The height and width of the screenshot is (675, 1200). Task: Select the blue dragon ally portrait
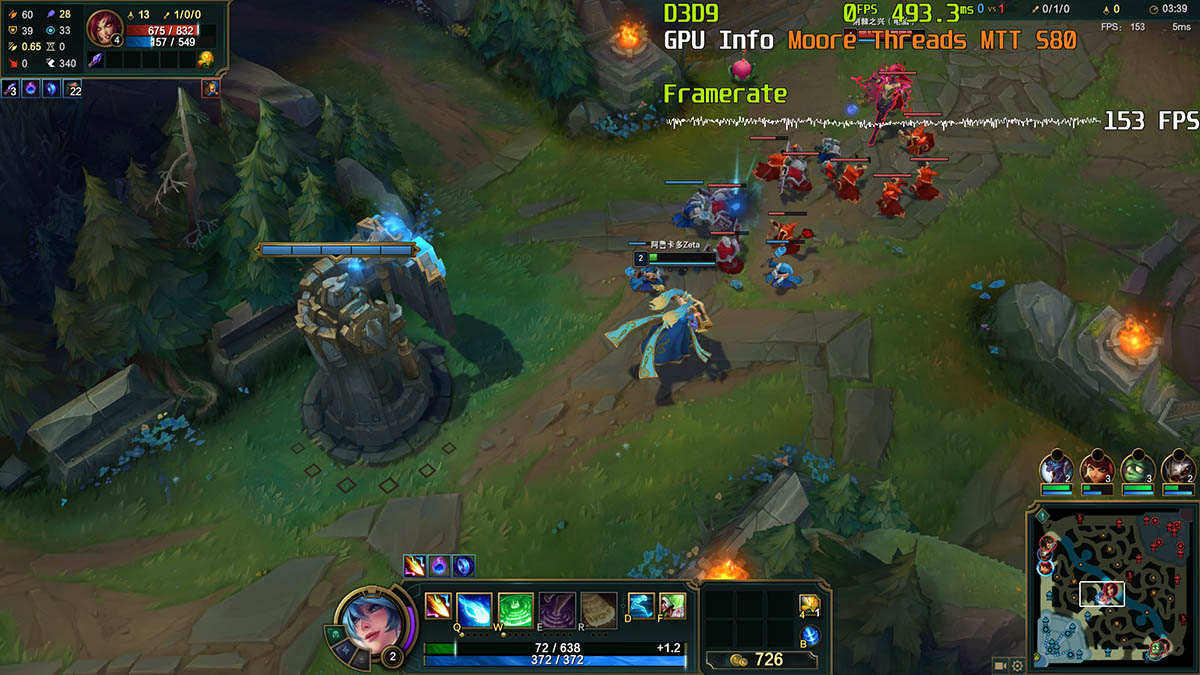(1055, 468)
